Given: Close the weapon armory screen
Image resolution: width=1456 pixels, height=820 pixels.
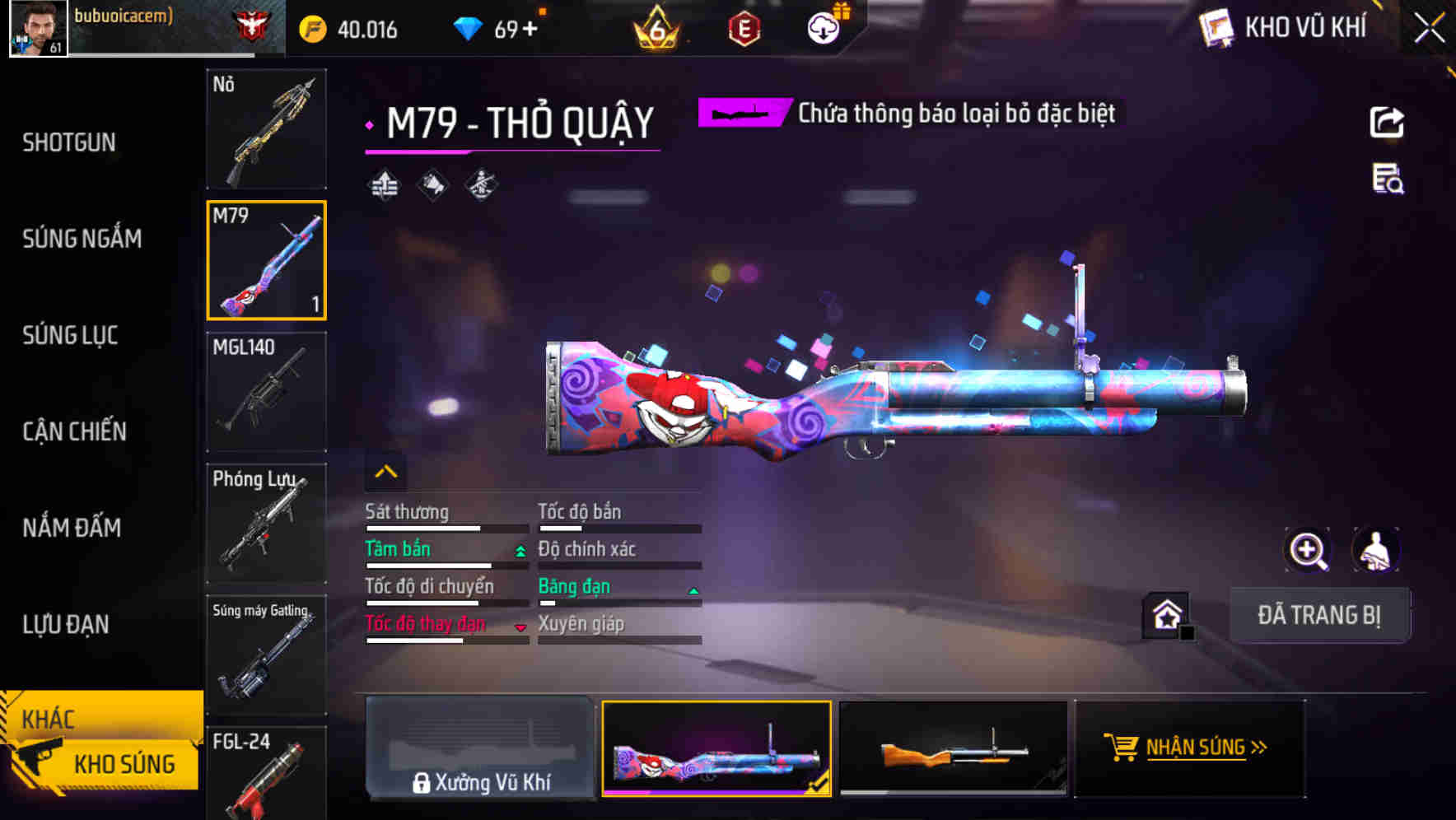Looking at the screenshot, I should click(1429, 29).
